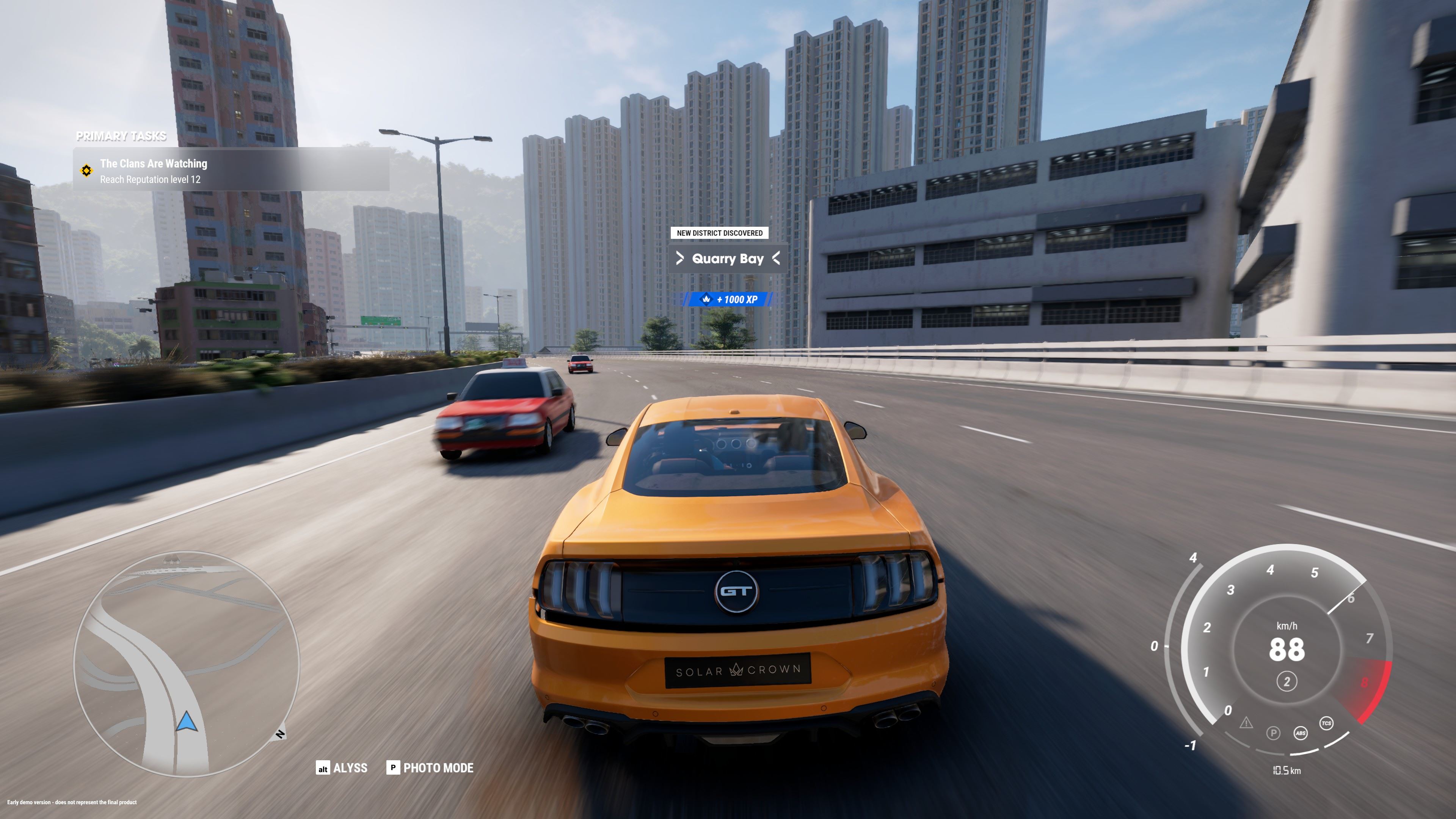This screenshot has height=819, width=1456.
Task: Open the Alyss assistant
Action: (342, 767)
